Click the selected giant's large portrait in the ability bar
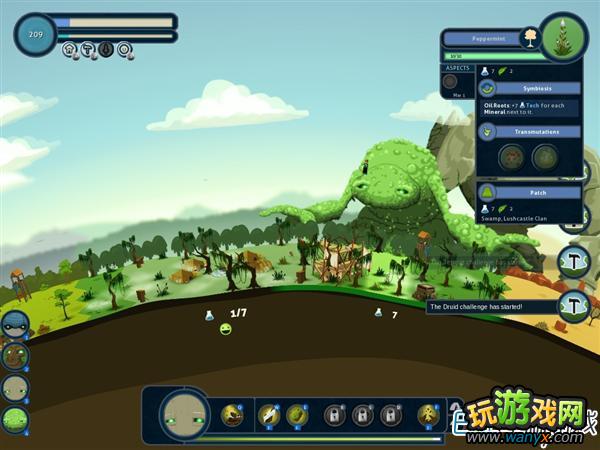Screen dimensions: 600x450 point(183,415)
